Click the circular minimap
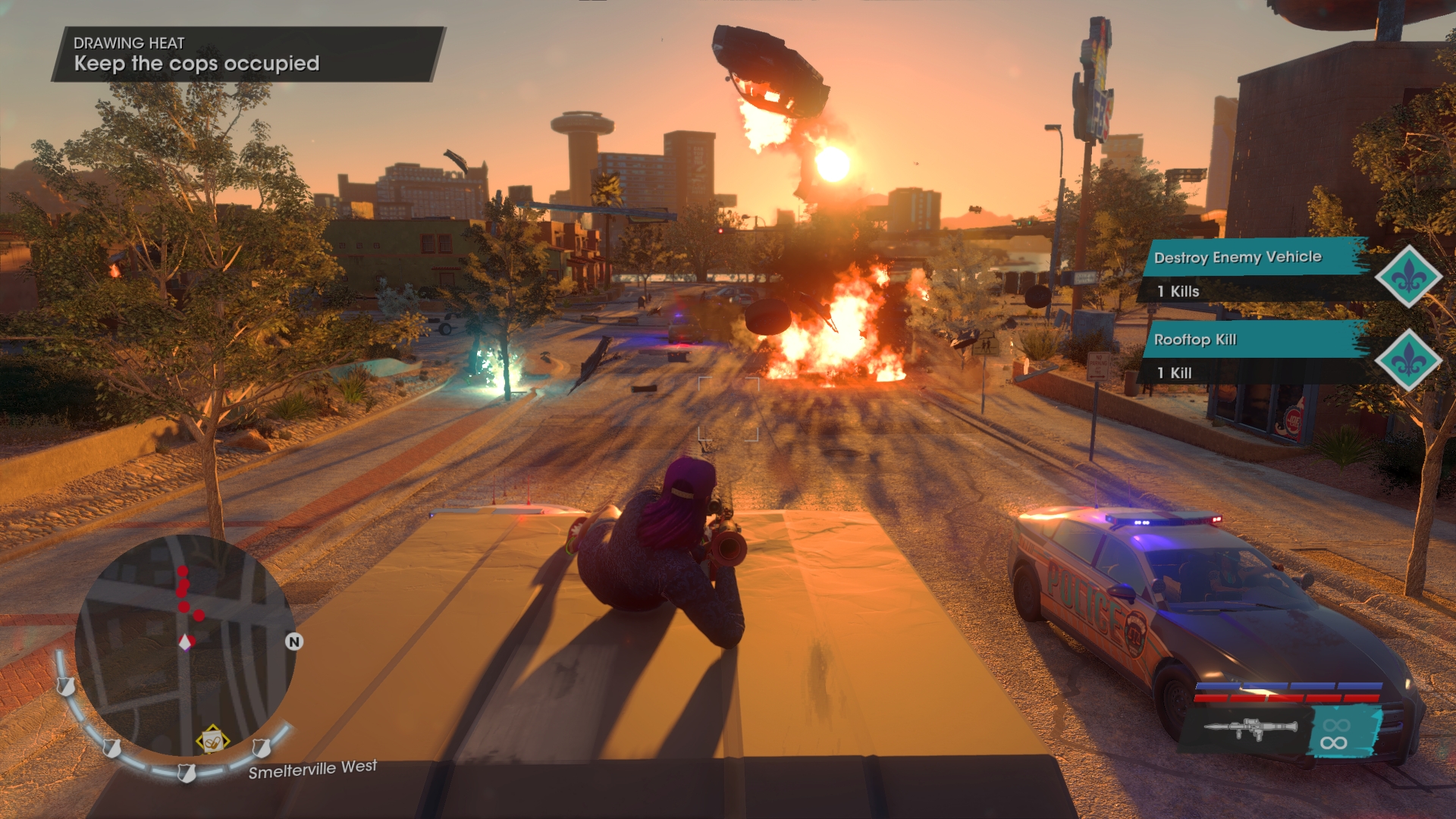 pyautogui.click(x=184, y=645)
